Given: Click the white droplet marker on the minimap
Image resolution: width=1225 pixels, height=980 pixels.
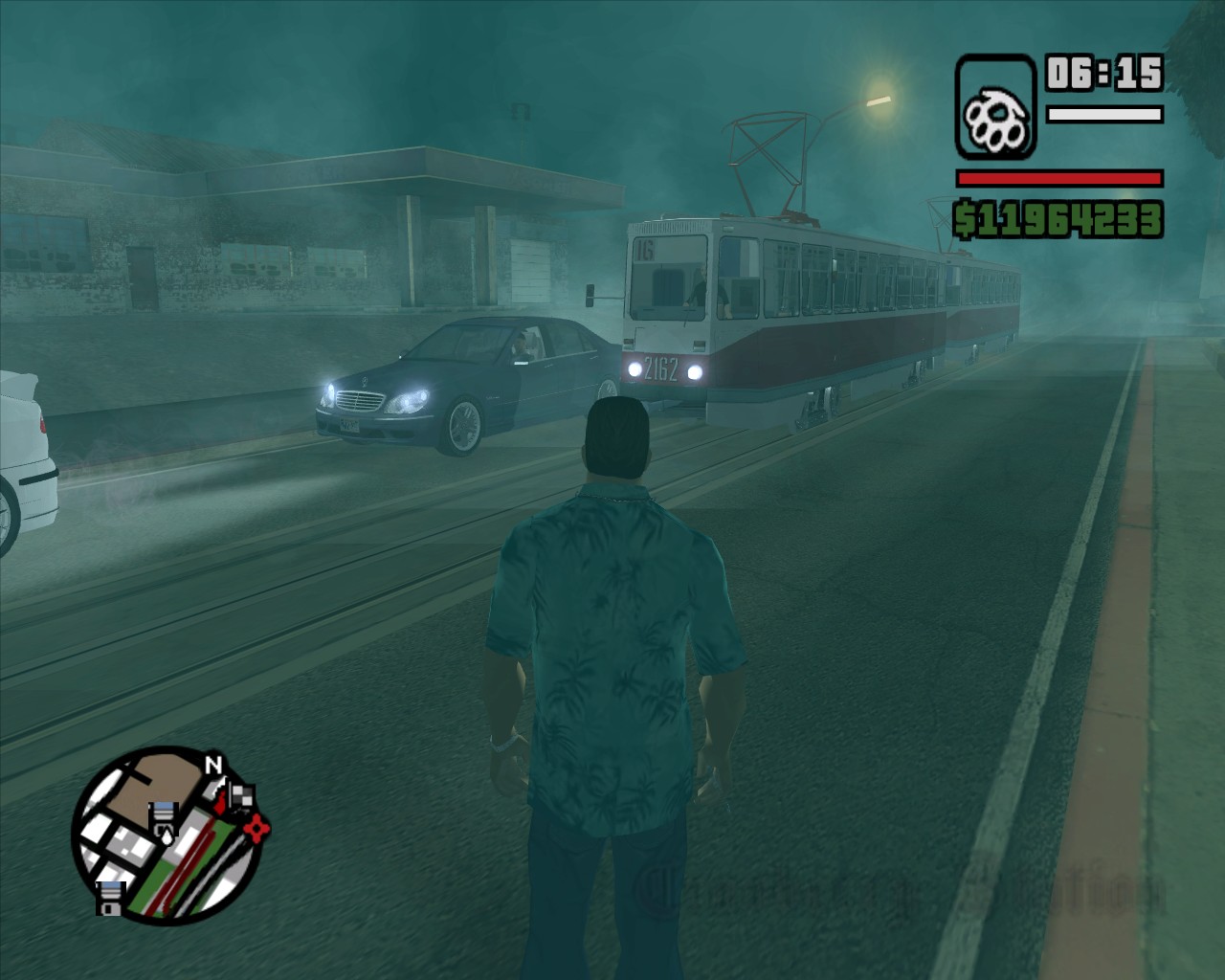Looking at the screenshot, I should point(167,838).
